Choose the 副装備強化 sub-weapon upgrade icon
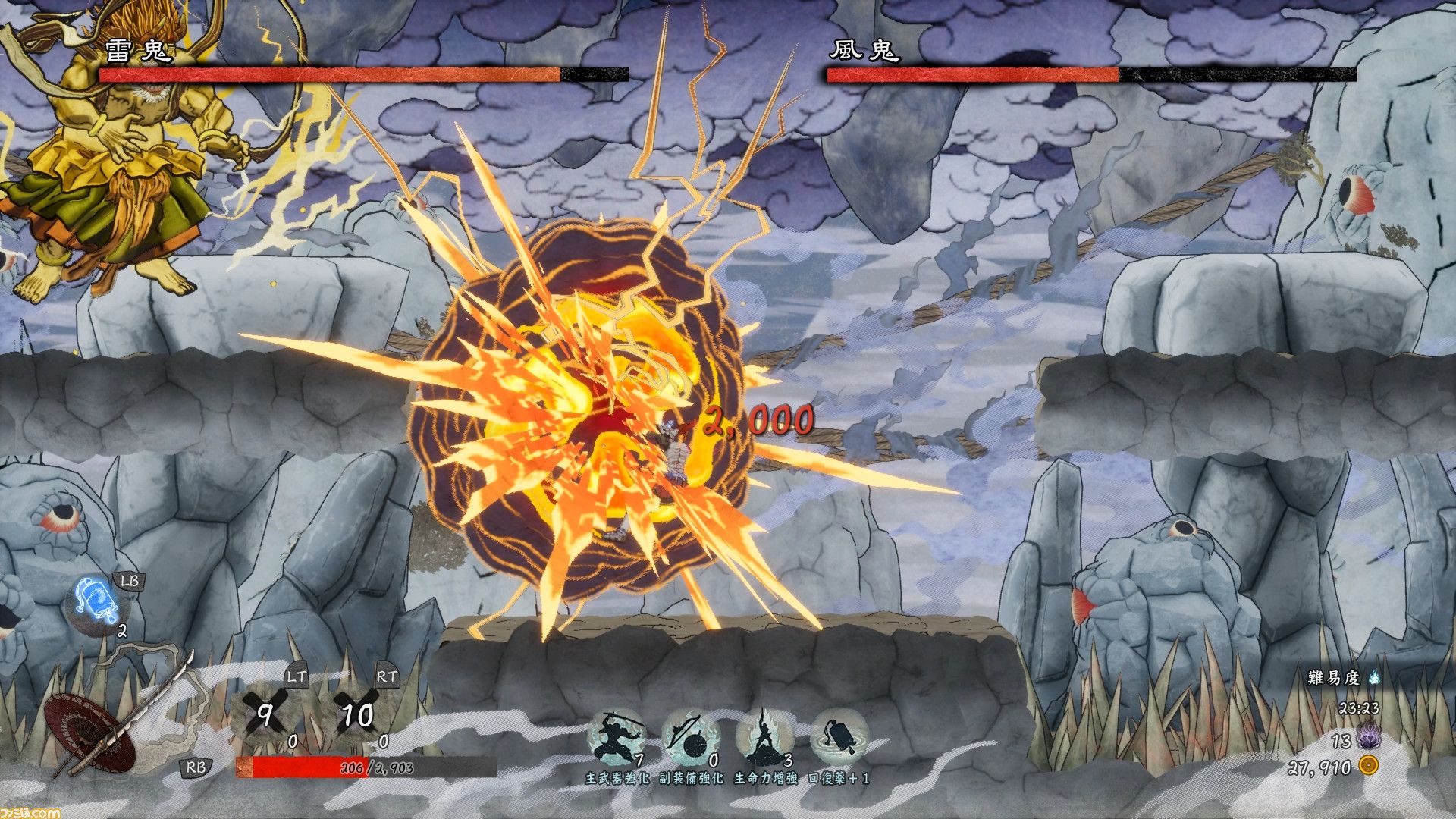This screenshot has height=819, width=1456. (690, 737)
